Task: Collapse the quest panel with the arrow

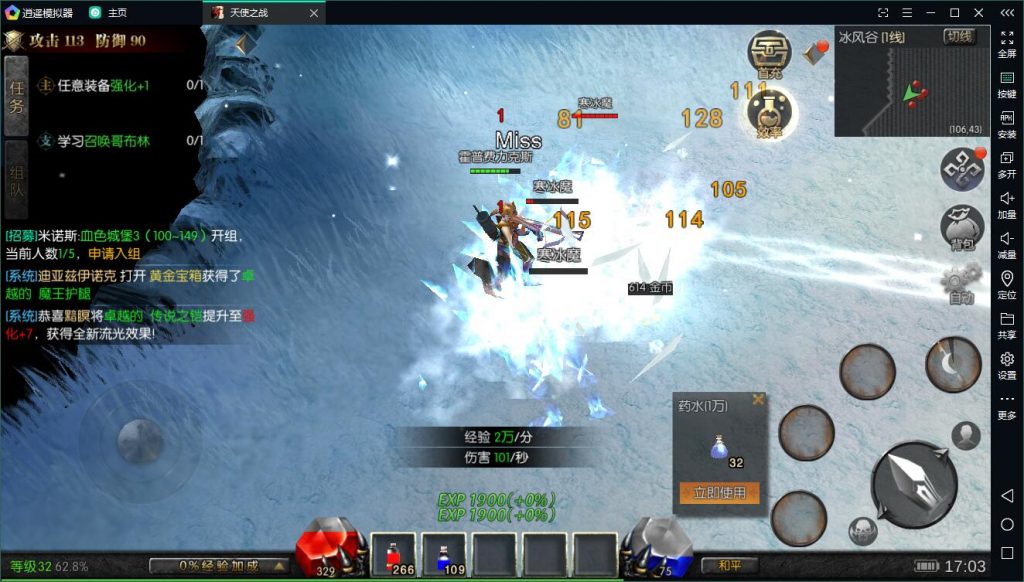Action: pyautogui.click(x=242, y=44)
